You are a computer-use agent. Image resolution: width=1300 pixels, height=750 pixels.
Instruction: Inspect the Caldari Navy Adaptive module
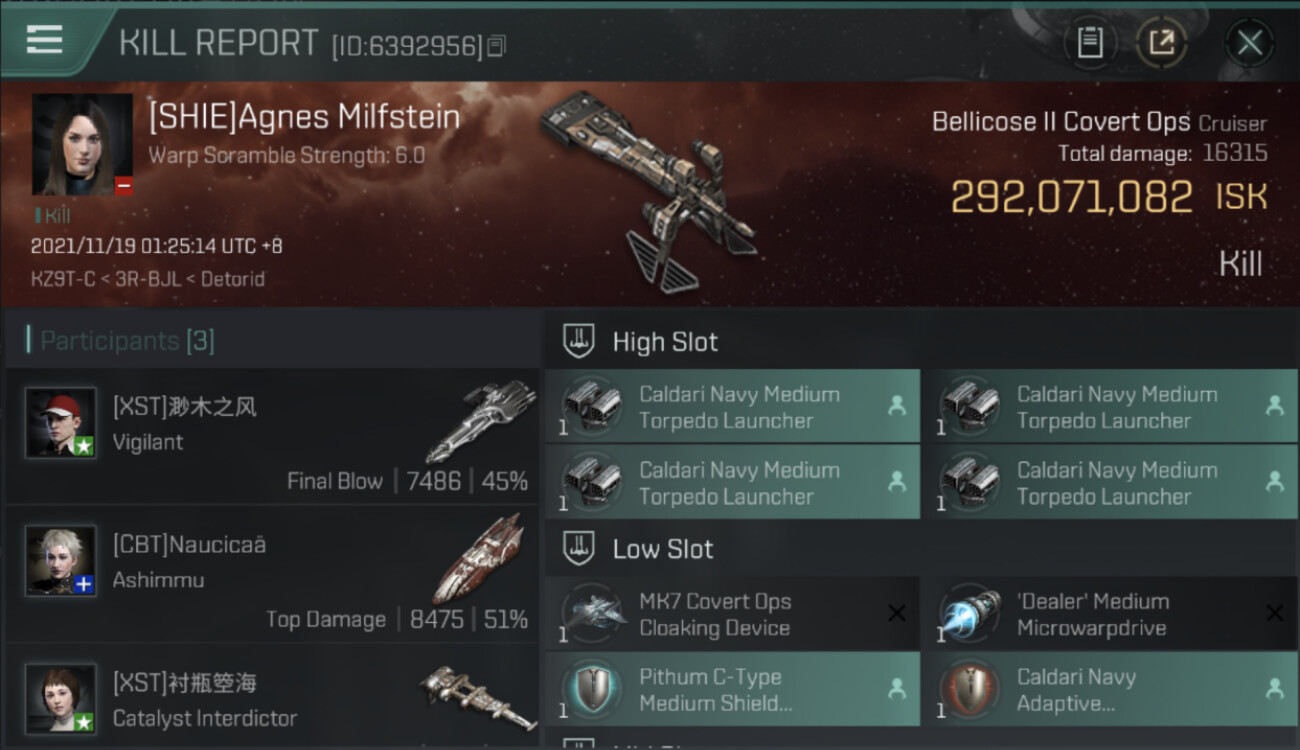pyautogui.click(x=1108, y=690)
